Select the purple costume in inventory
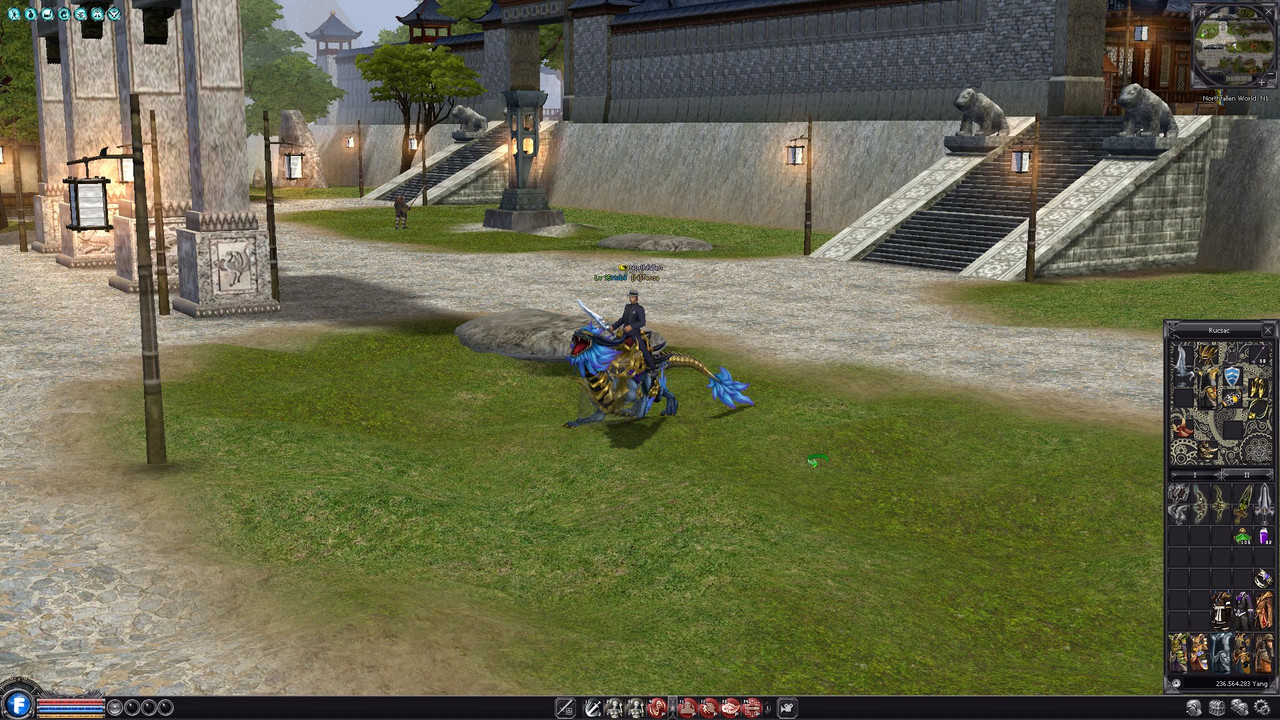Viewport: 1280px width, 720px height. [1242, 608]
